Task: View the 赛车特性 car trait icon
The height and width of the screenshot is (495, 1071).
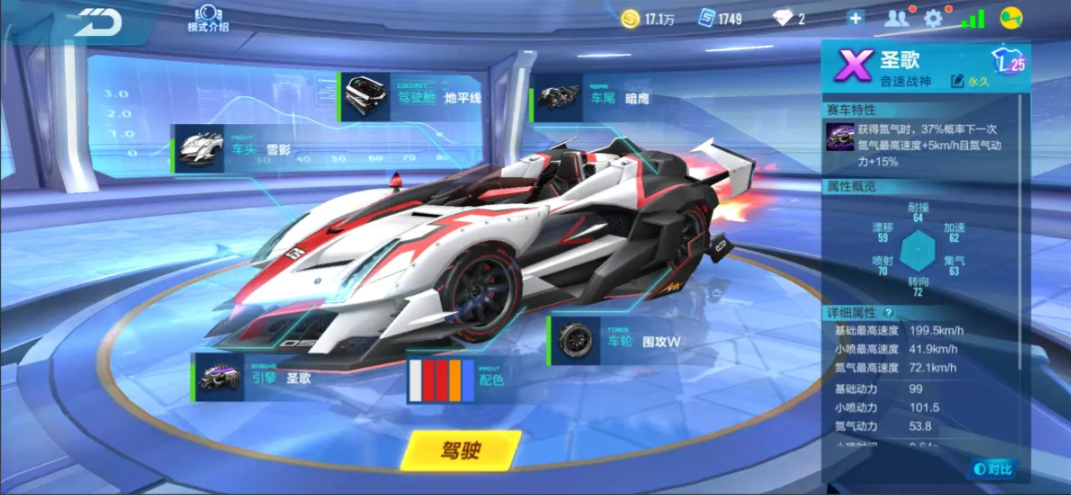Action: point(839,137)
